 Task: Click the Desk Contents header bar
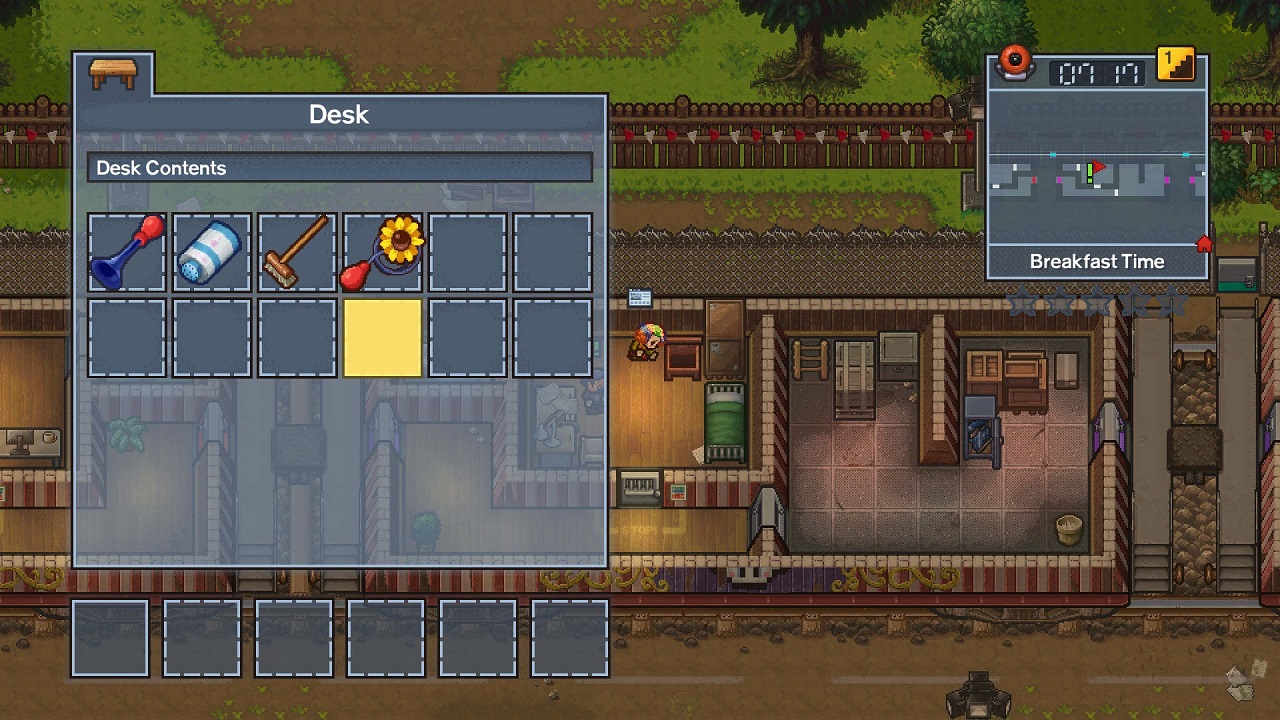(340, 168)
